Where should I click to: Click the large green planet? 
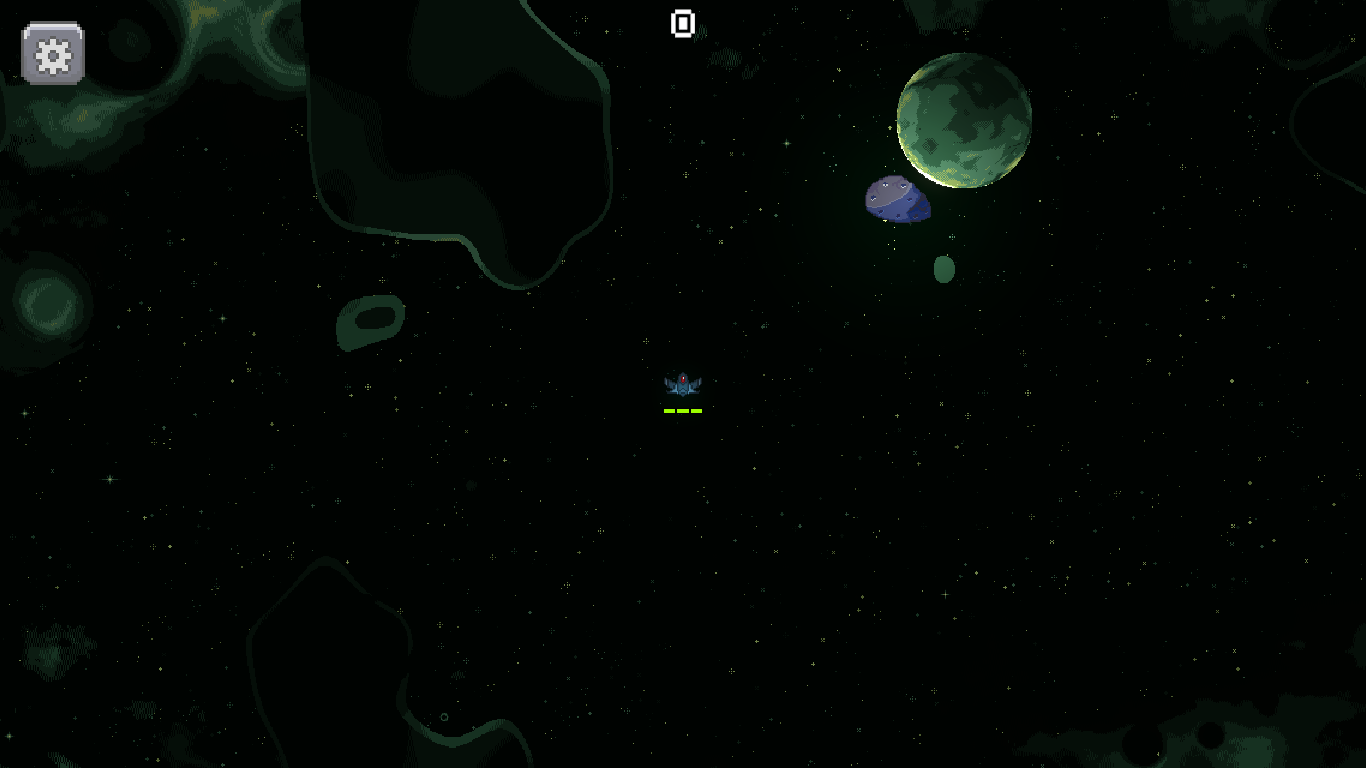pos(962,122)
